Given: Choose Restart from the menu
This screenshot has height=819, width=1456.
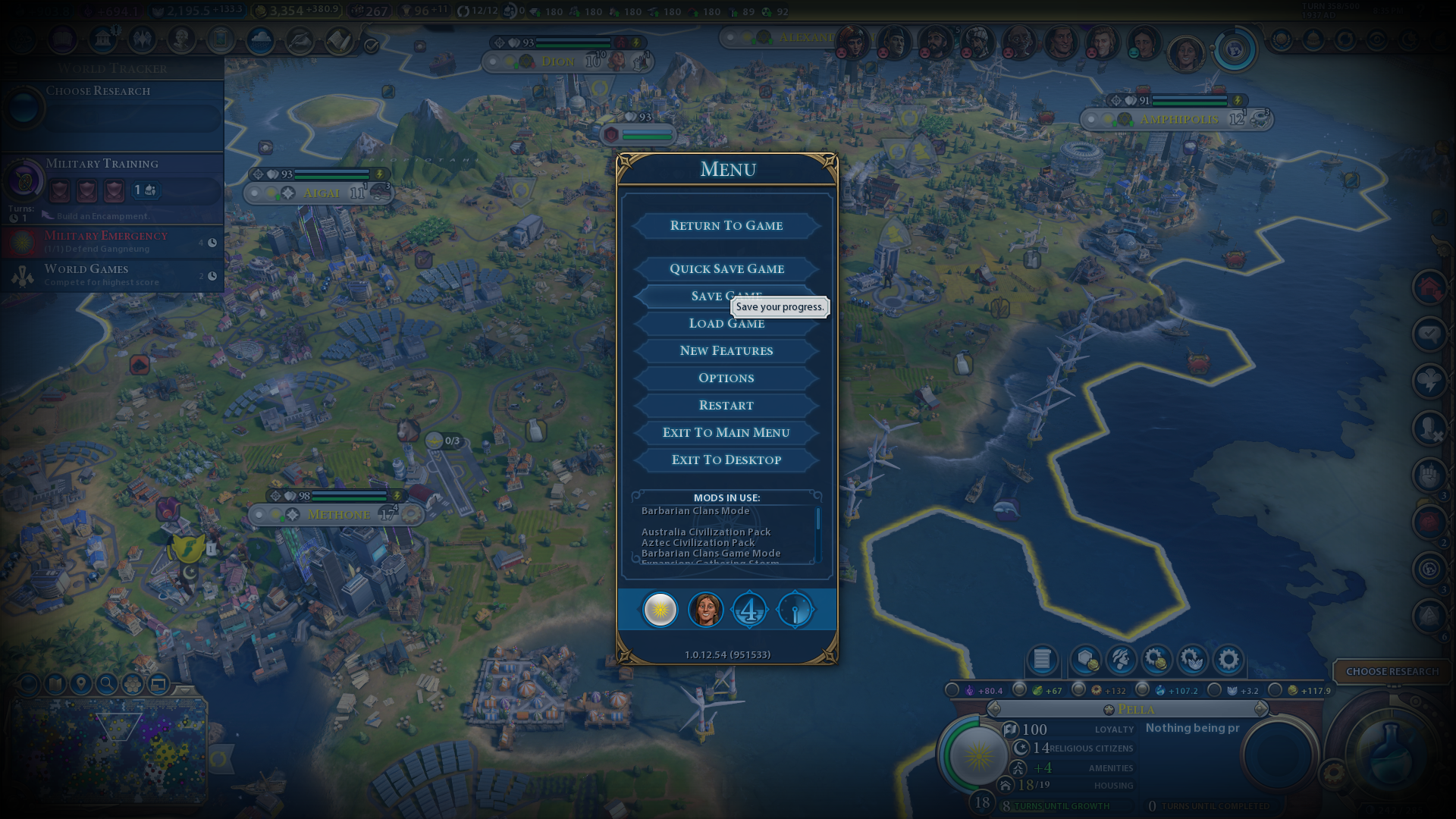Looking at the screenshot, I should coord(726,405).
